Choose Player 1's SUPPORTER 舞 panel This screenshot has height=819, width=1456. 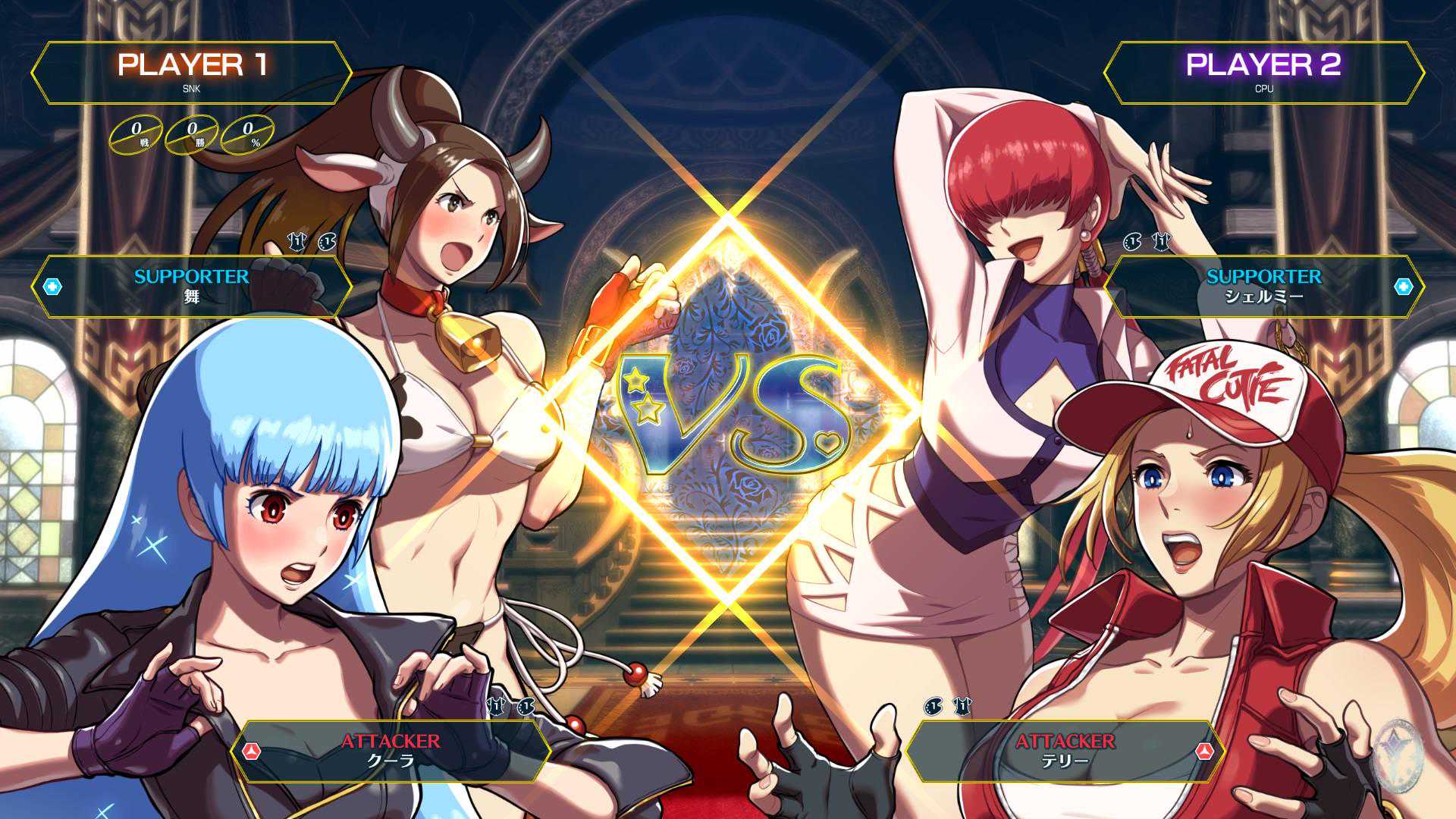pyautogui.click(x=192, y=286)
